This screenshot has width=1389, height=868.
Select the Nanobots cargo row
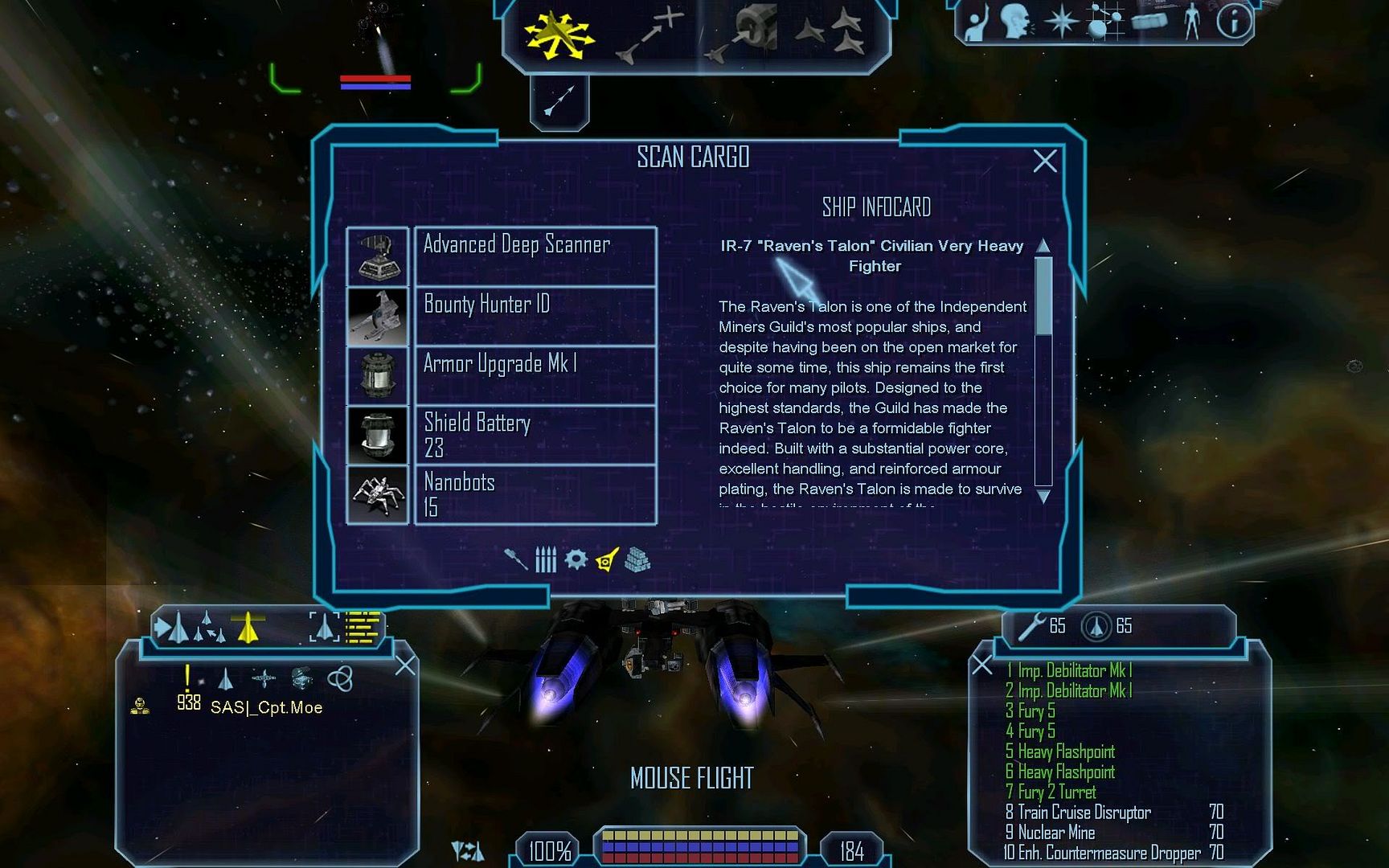pyautogui.click(x=535, y=494)
